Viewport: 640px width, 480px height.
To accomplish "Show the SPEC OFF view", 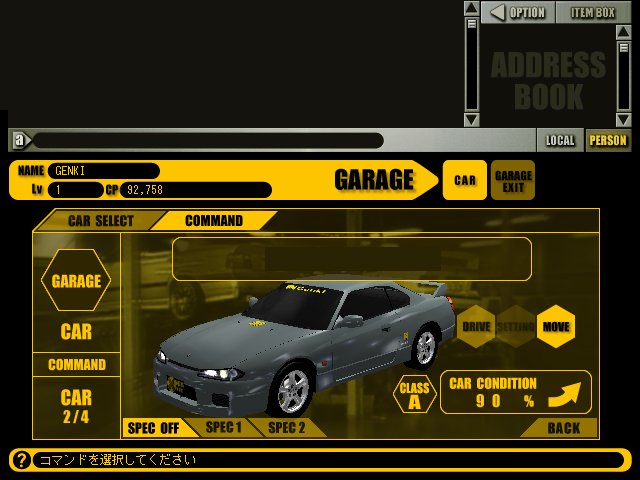I will tap(153, 428).
